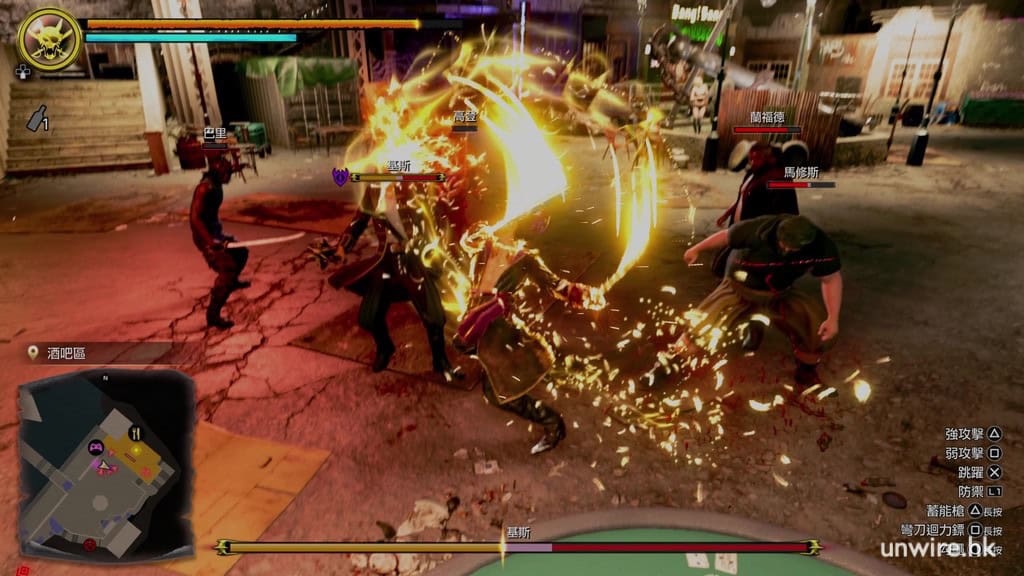Open the district minimap
Image resolution: width=1024 pixels, height=576 pixels.
(x=105, y=462)
